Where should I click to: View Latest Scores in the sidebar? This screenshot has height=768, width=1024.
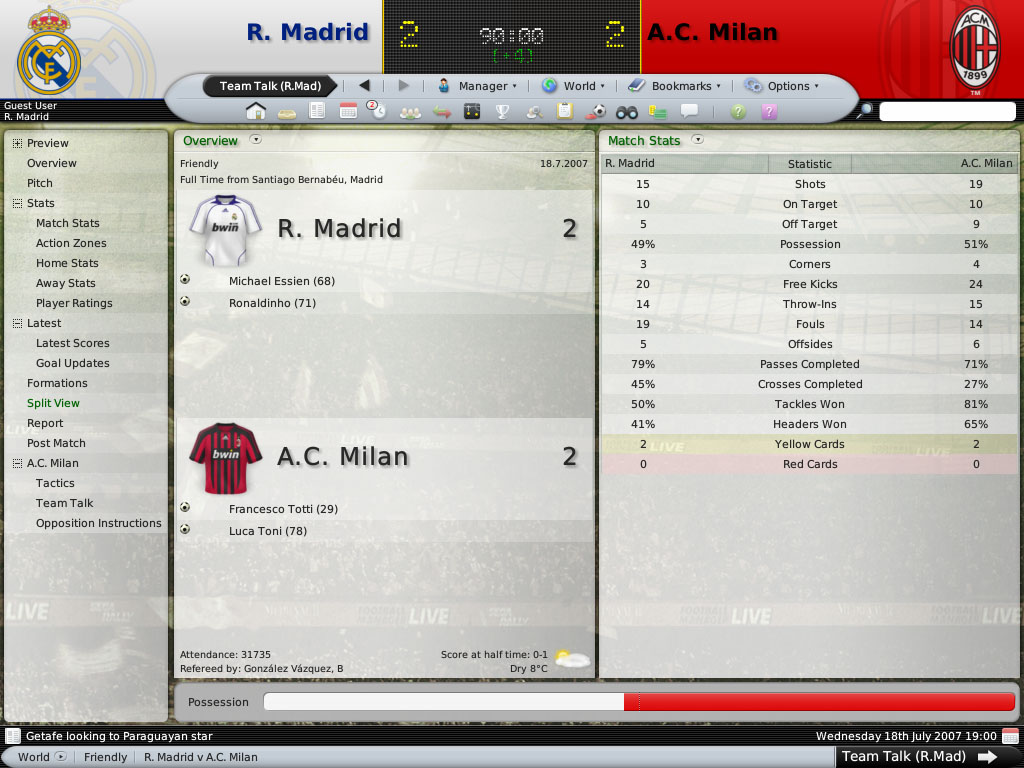pos(73,343)
